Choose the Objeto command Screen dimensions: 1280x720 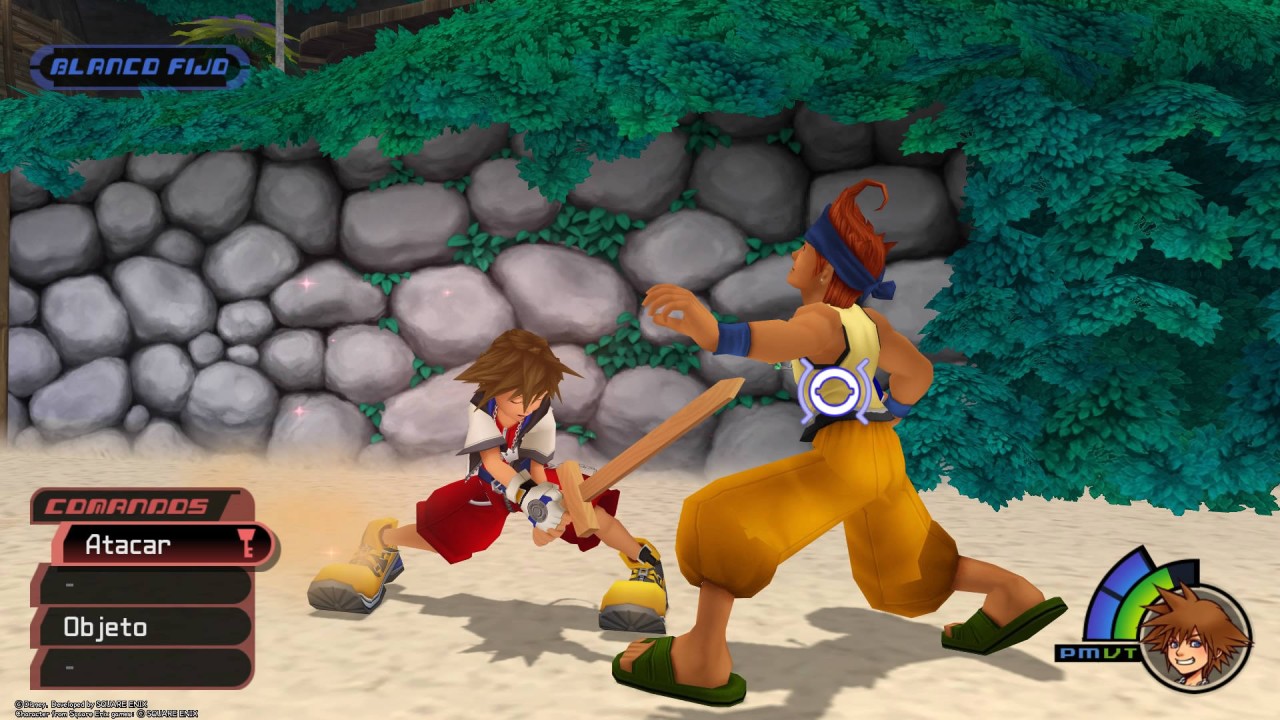[x=140, y=627]
